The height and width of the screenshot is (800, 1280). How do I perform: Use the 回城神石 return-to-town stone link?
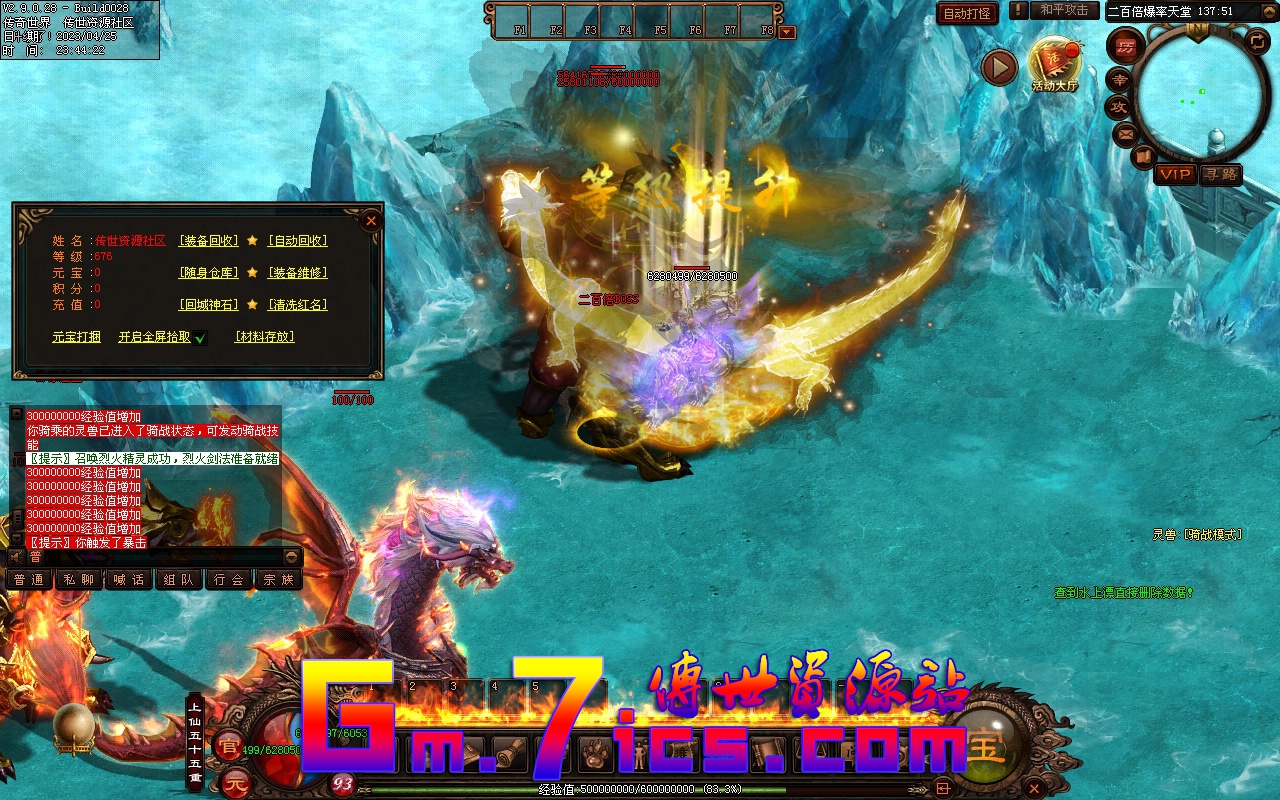tap(209, 305)
